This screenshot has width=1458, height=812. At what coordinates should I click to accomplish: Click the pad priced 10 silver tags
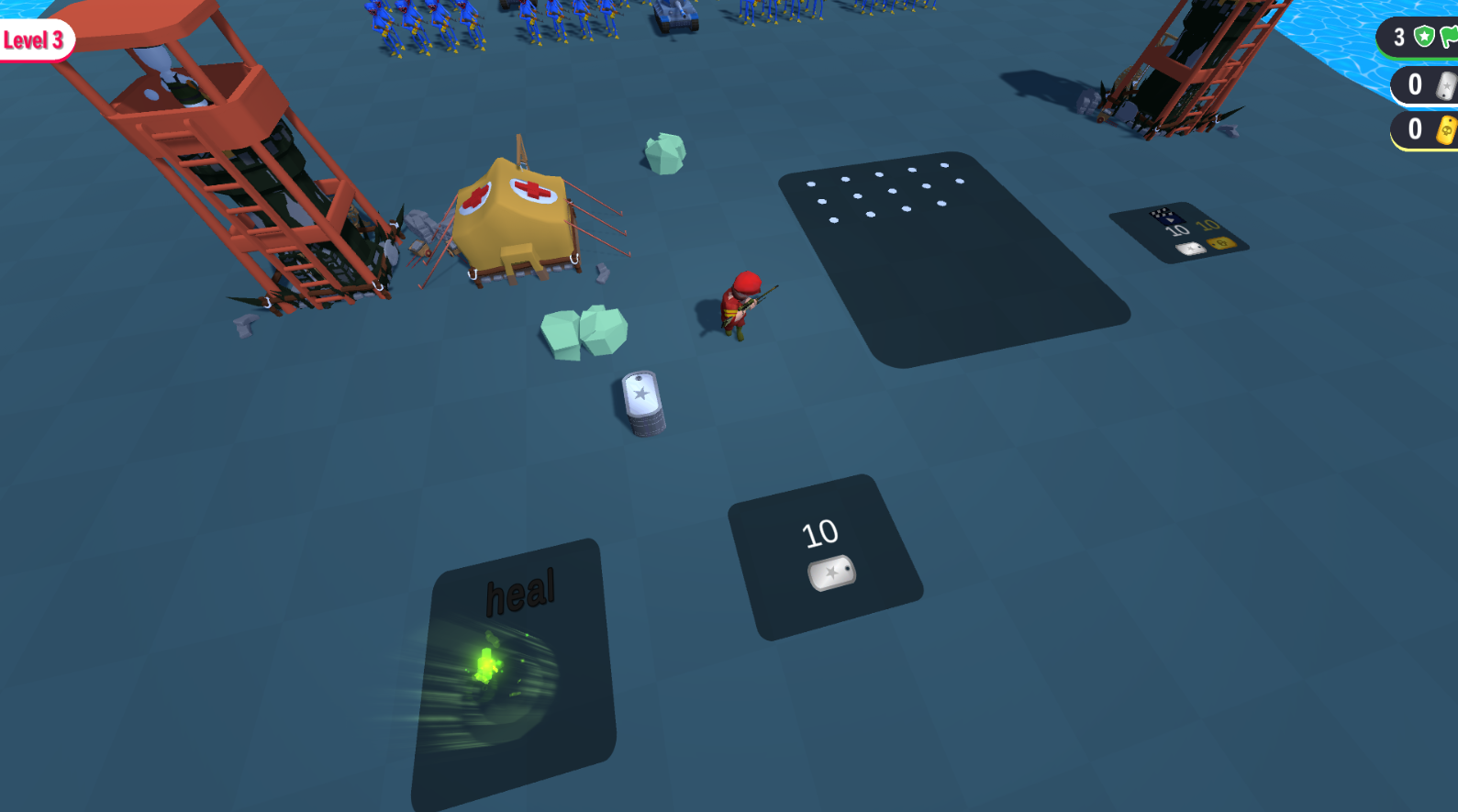(824, 551)
